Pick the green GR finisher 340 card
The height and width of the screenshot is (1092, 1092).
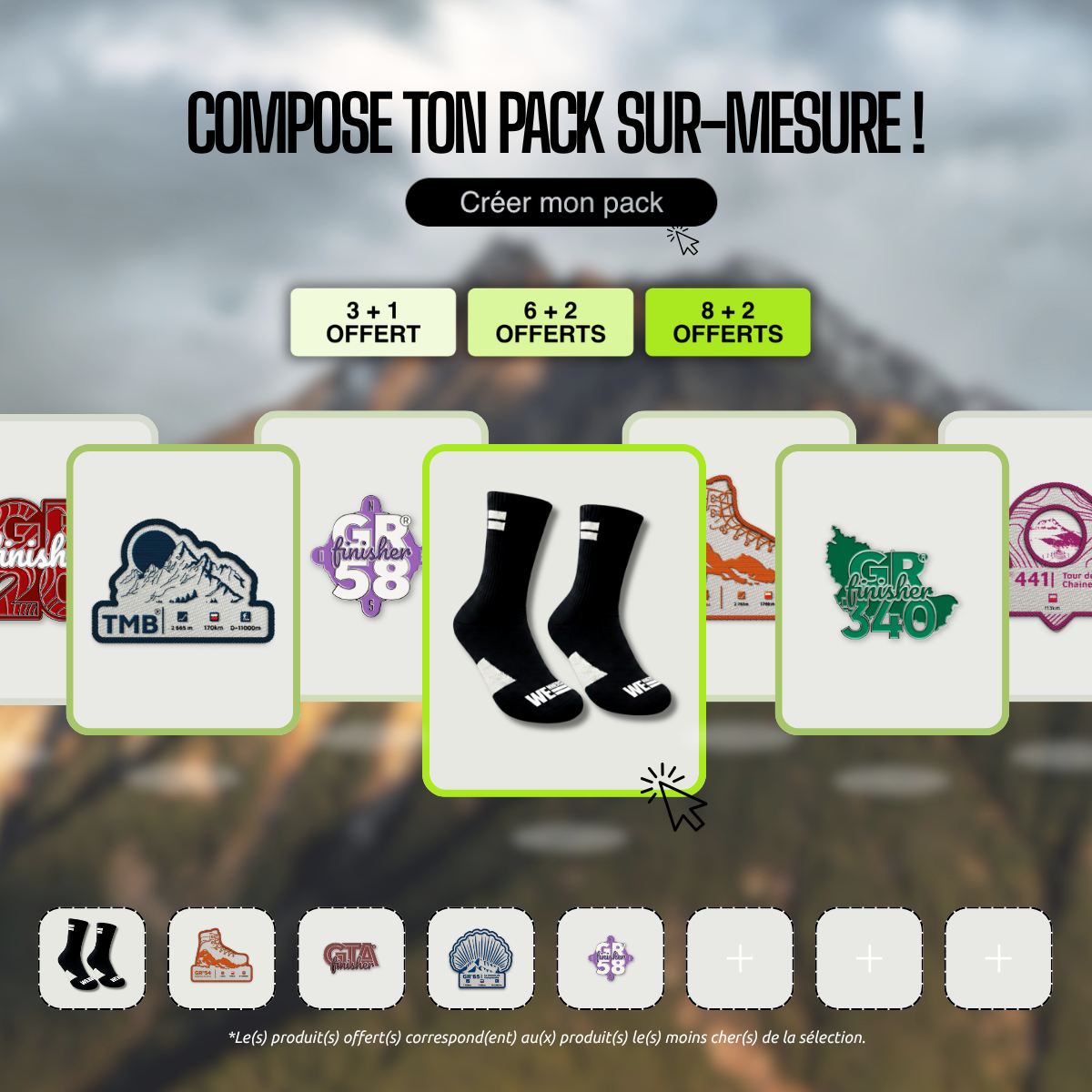point(892,589)
